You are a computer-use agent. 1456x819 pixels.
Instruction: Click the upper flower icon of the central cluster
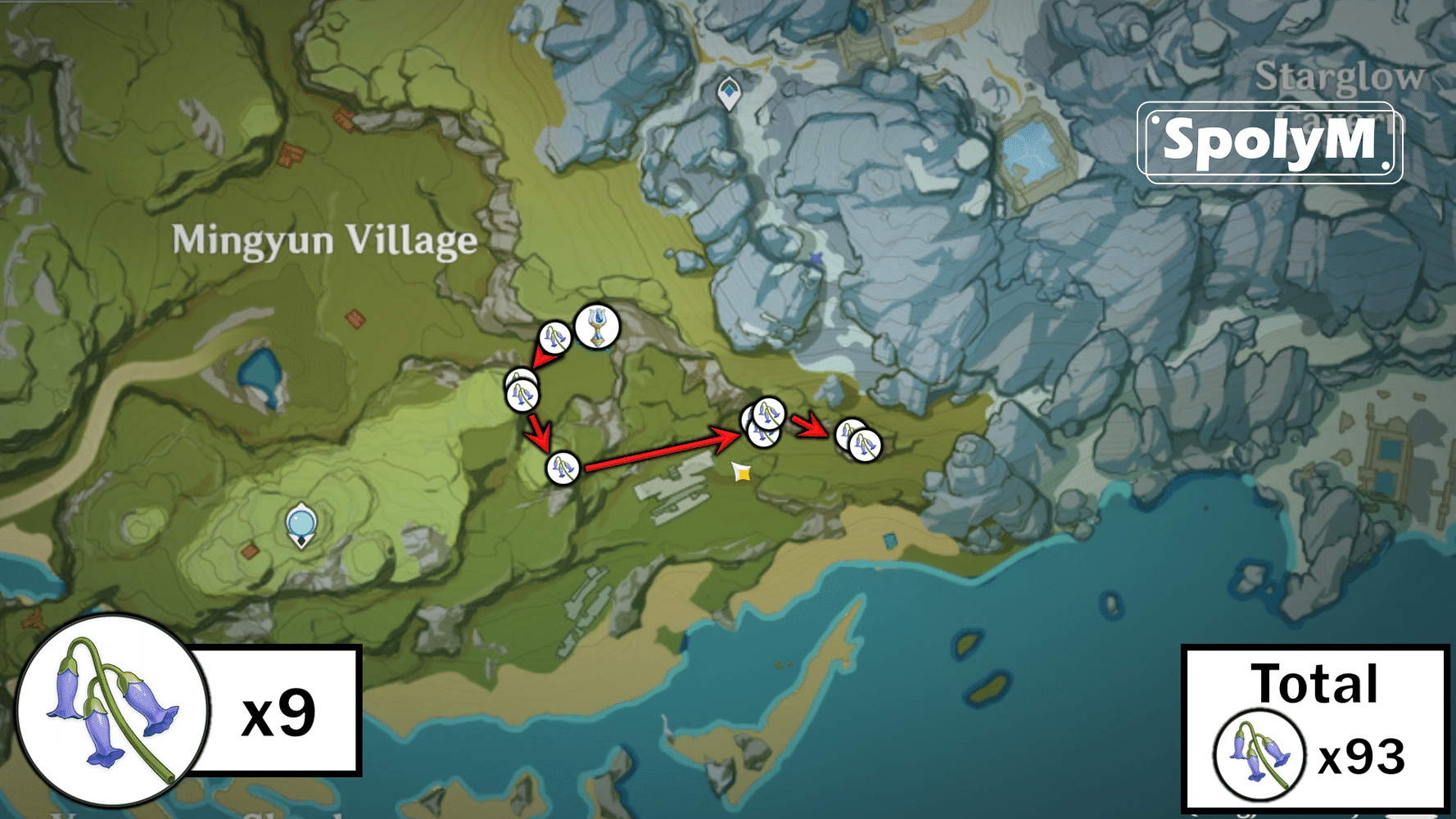pos(768,411)
